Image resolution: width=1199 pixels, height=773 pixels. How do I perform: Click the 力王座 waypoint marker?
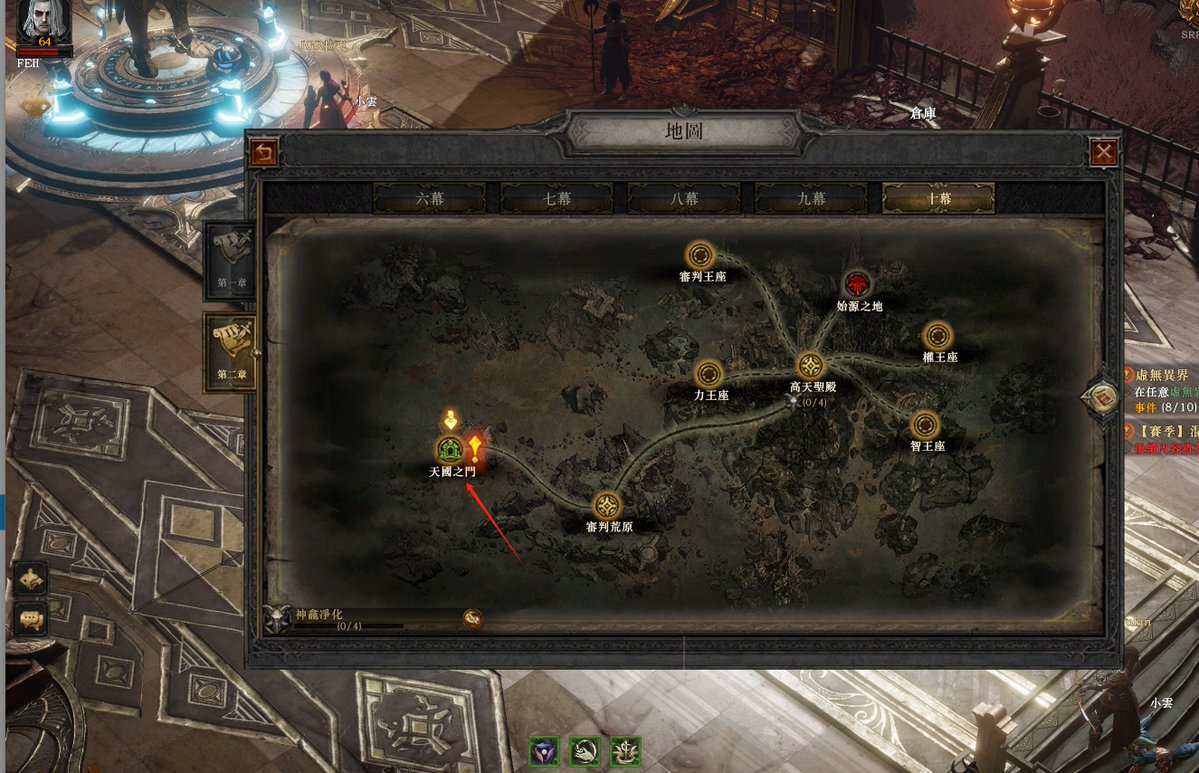(709, 374)
